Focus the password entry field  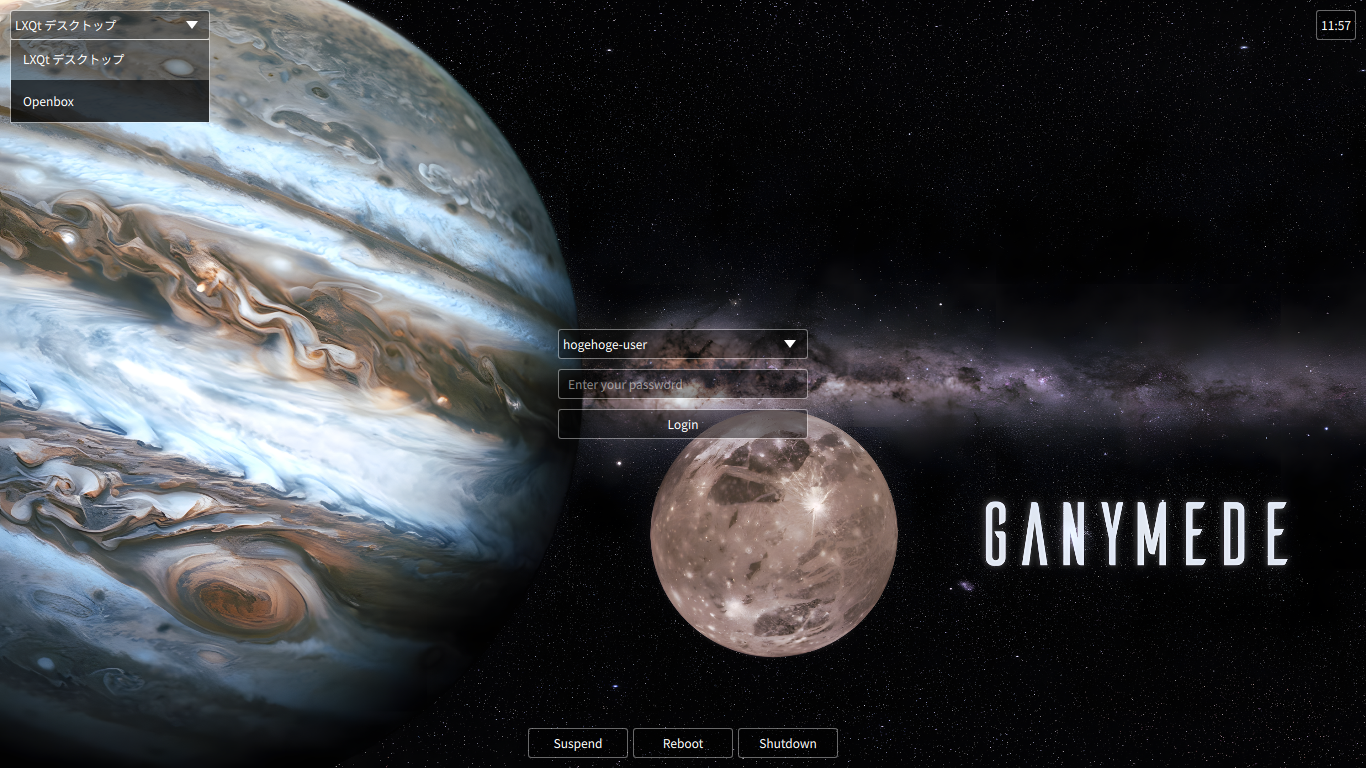682,384
